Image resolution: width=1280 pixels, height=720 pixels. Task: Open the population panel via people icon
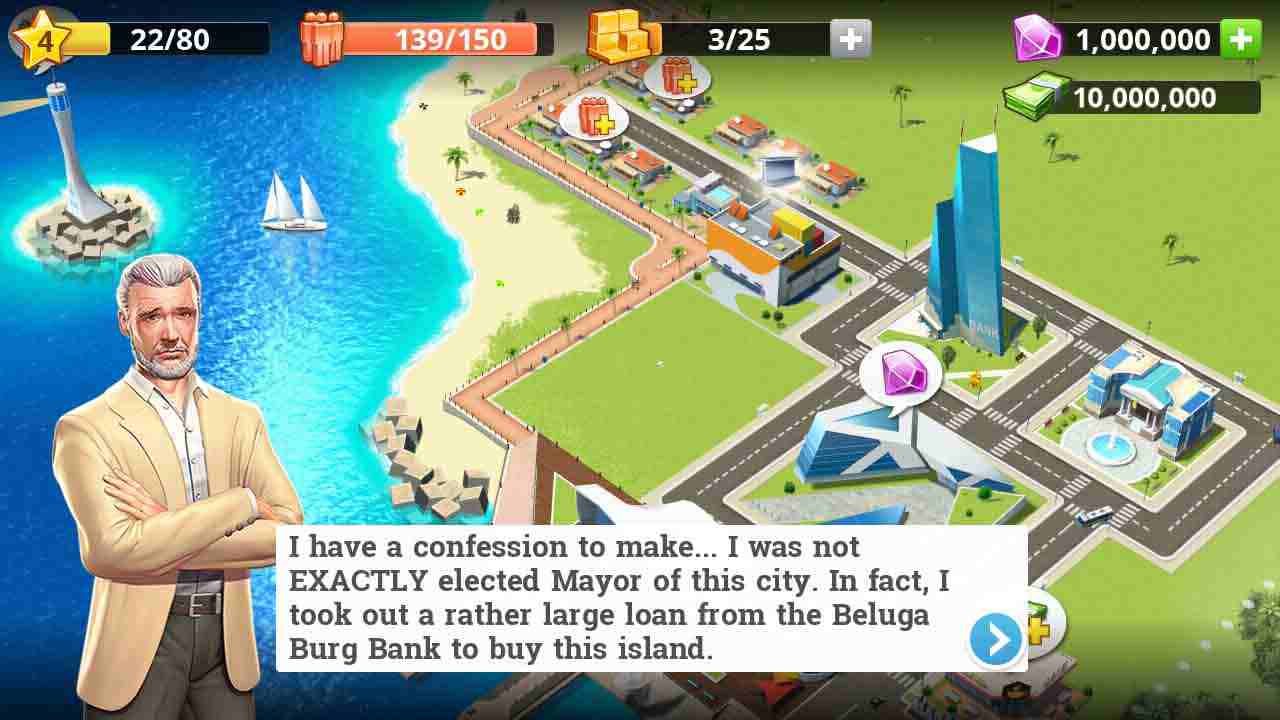point(323,35)
